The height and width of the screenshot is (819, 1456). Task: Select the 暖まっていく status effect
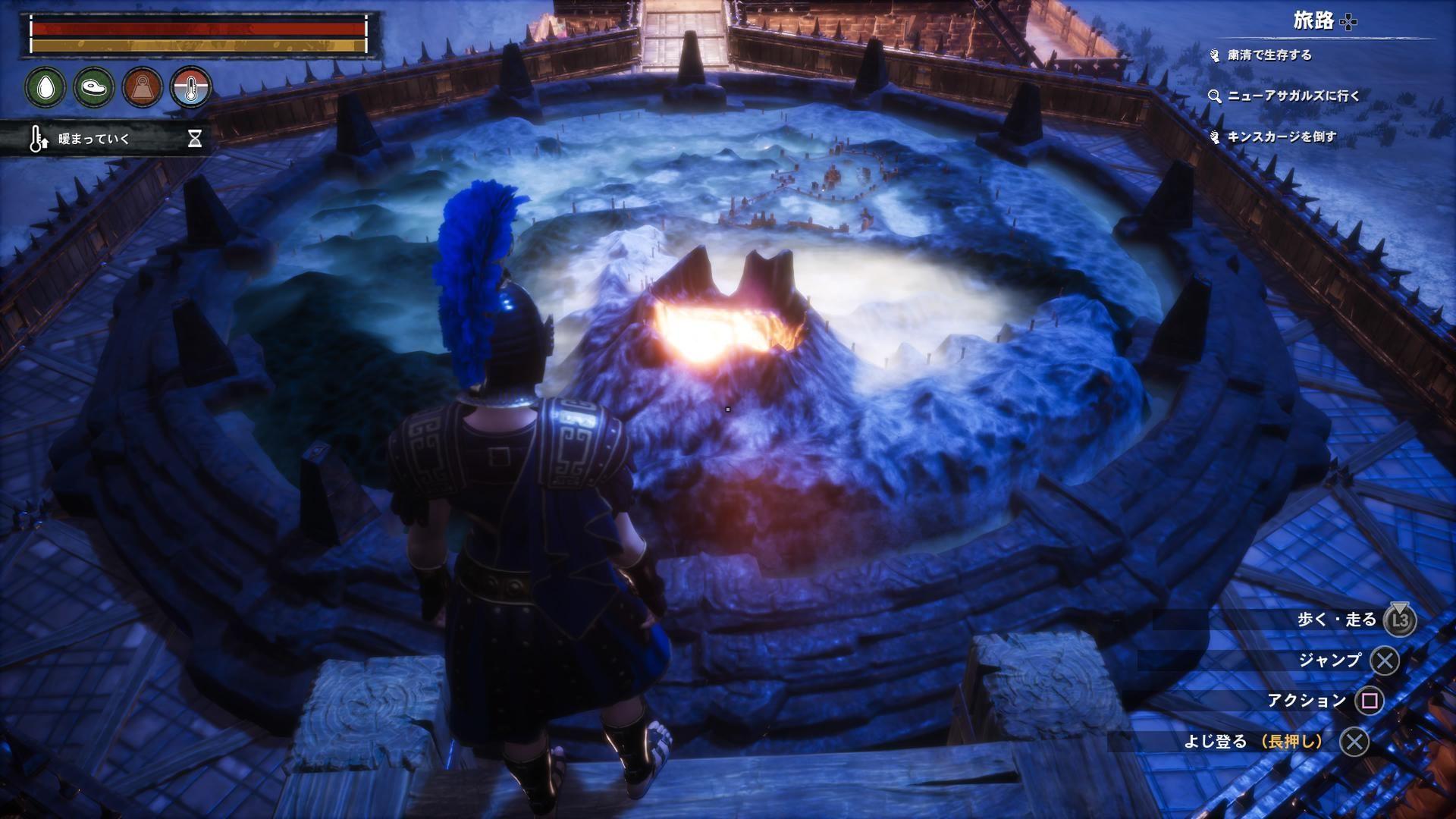(94, 139)
